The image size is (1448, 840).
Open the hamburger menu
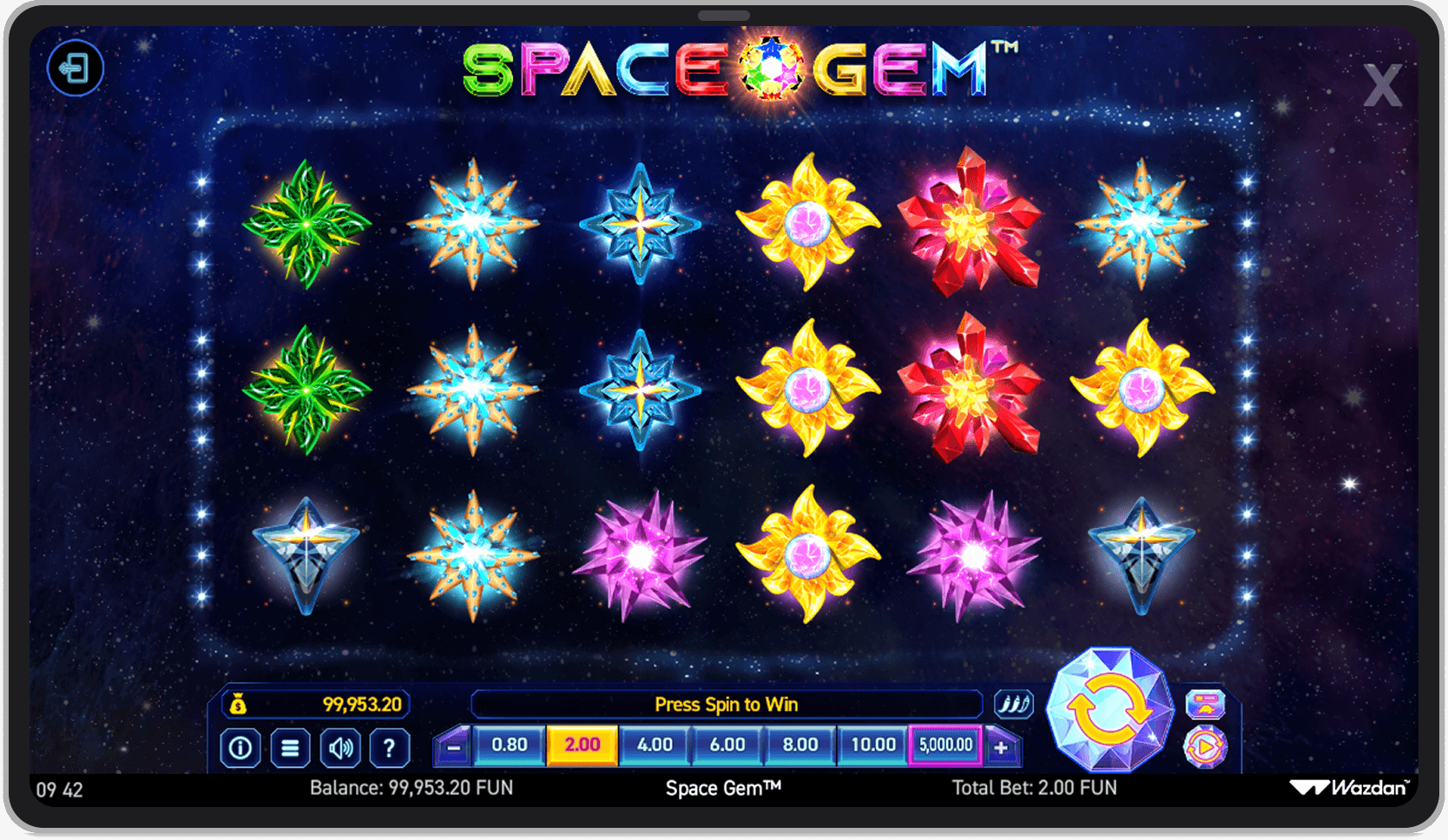point(291,747)
